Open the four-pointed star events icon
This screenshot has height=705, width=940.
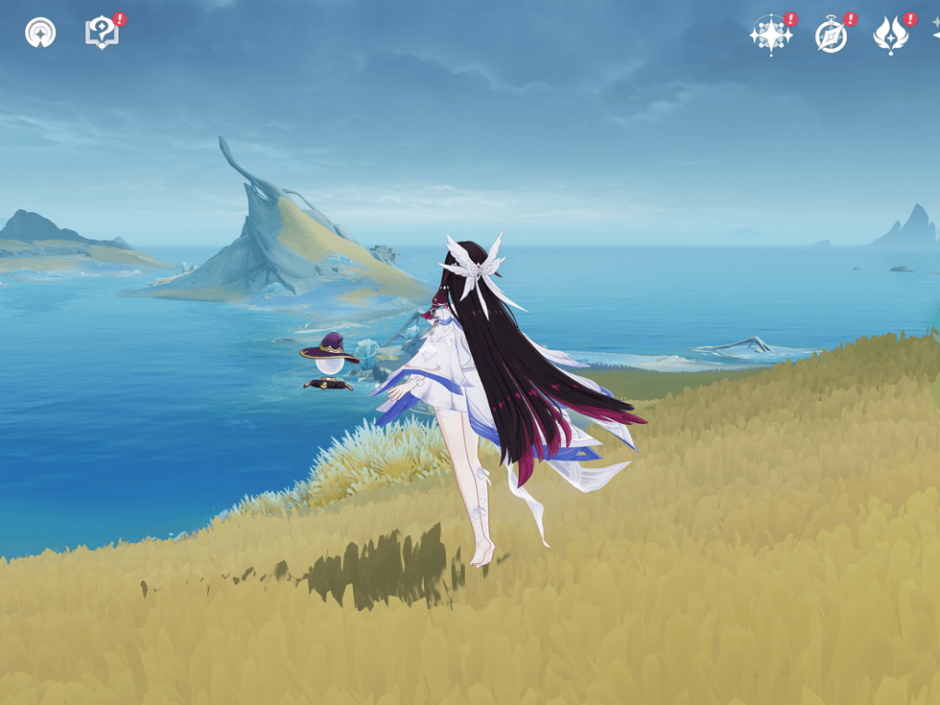771,35
